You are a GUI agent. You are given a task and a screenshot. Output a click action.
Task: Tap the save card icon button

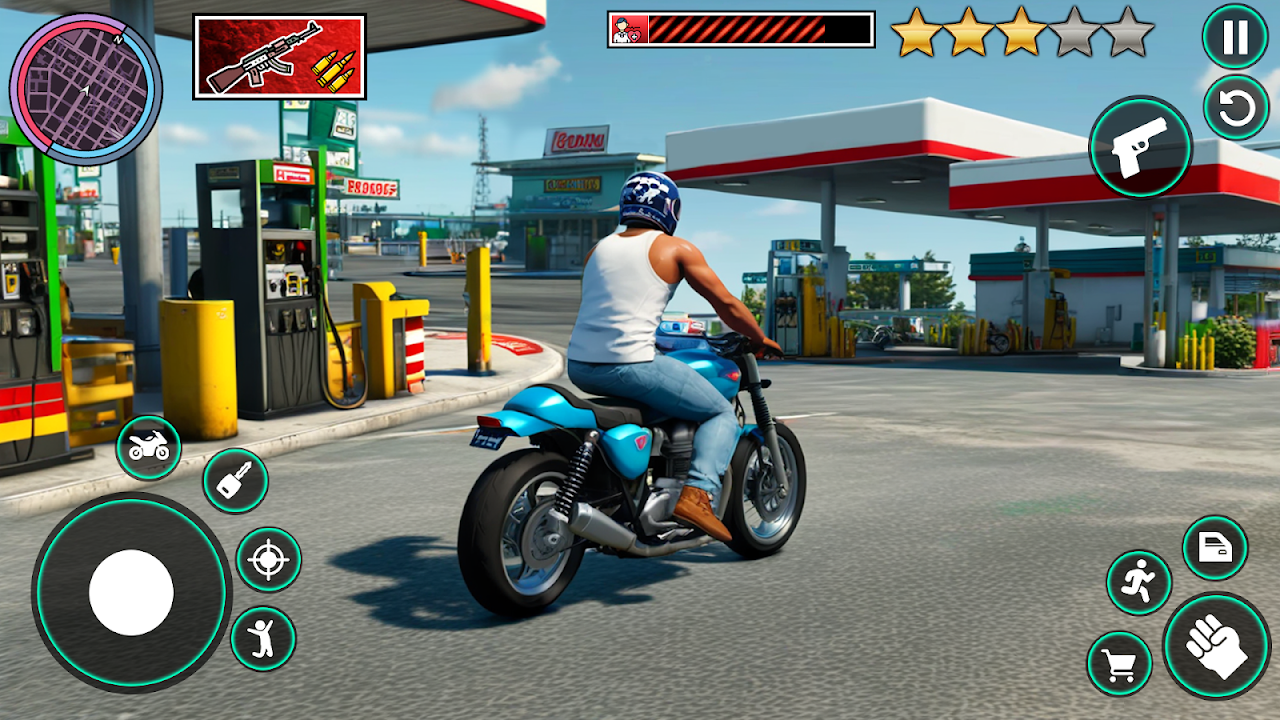click(1215, 548)
